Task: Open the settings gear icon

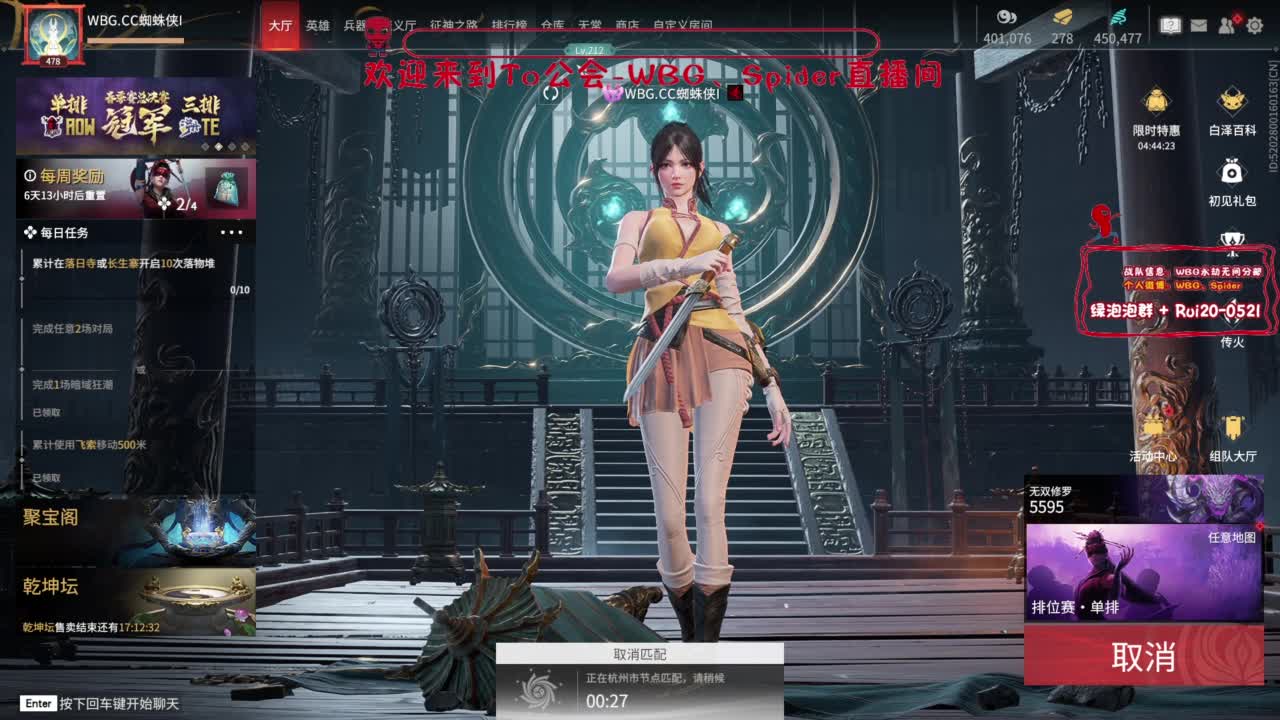Action: tap(1255, 26)
